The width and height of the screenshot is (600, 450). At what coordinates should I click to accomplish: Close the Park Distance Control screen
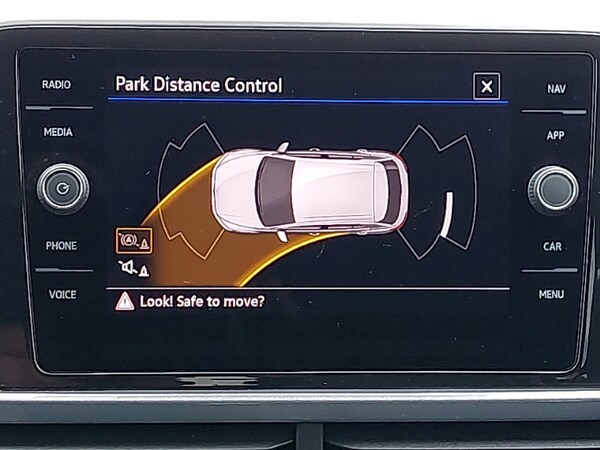point(486,87)
